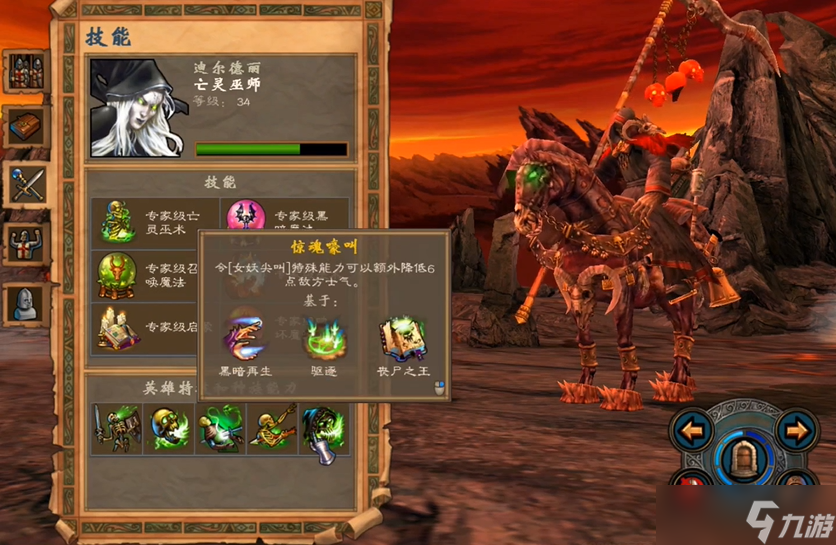Open the flexing knight hero tab
836x545 pixels.
pyautogui.click(x=25, y=243)
